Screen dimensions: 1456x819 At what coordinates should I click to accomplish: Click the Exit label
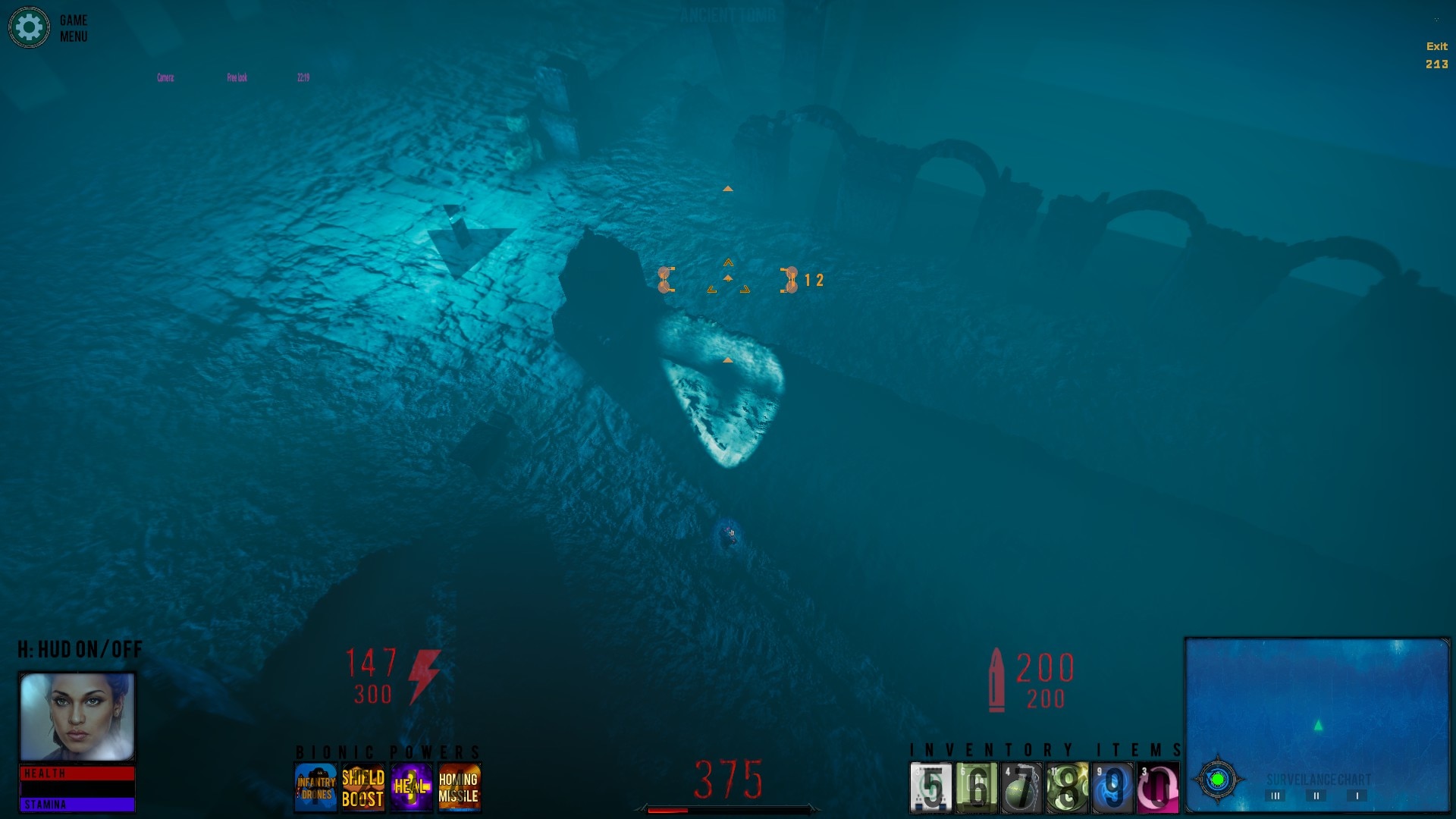(x=1436, y=46)
